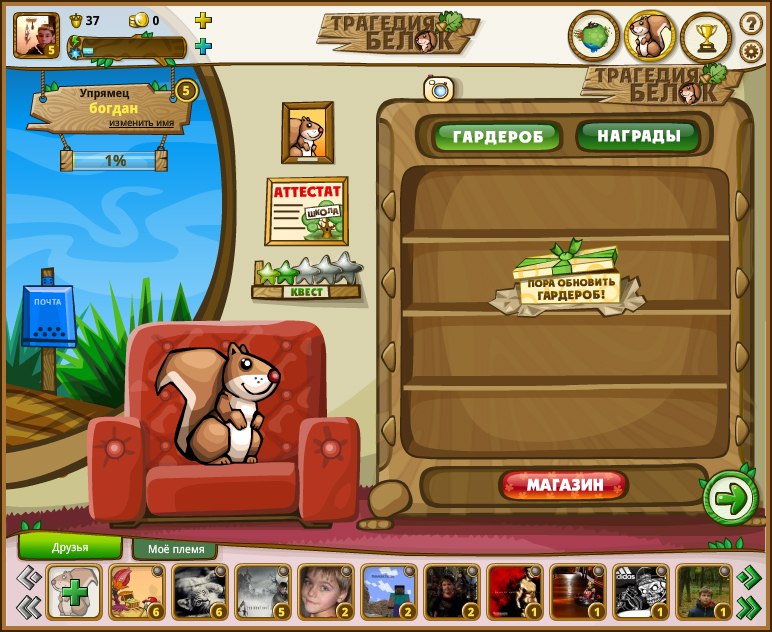The image size is (772, 632).
Task: Click the yellow plus to add acorns
Action: tap(203, 20)
